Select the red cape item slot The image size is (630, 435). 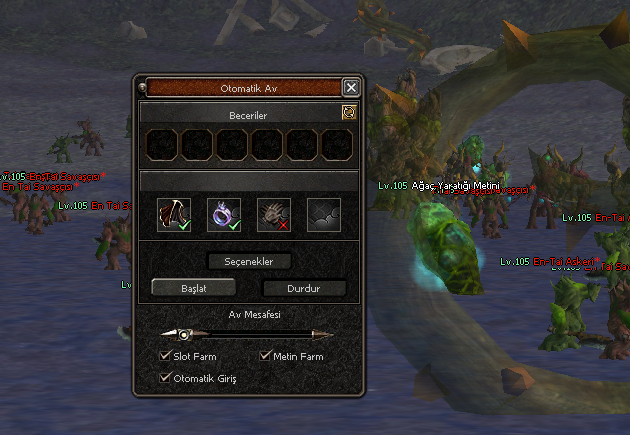click(x=174, y=214)
